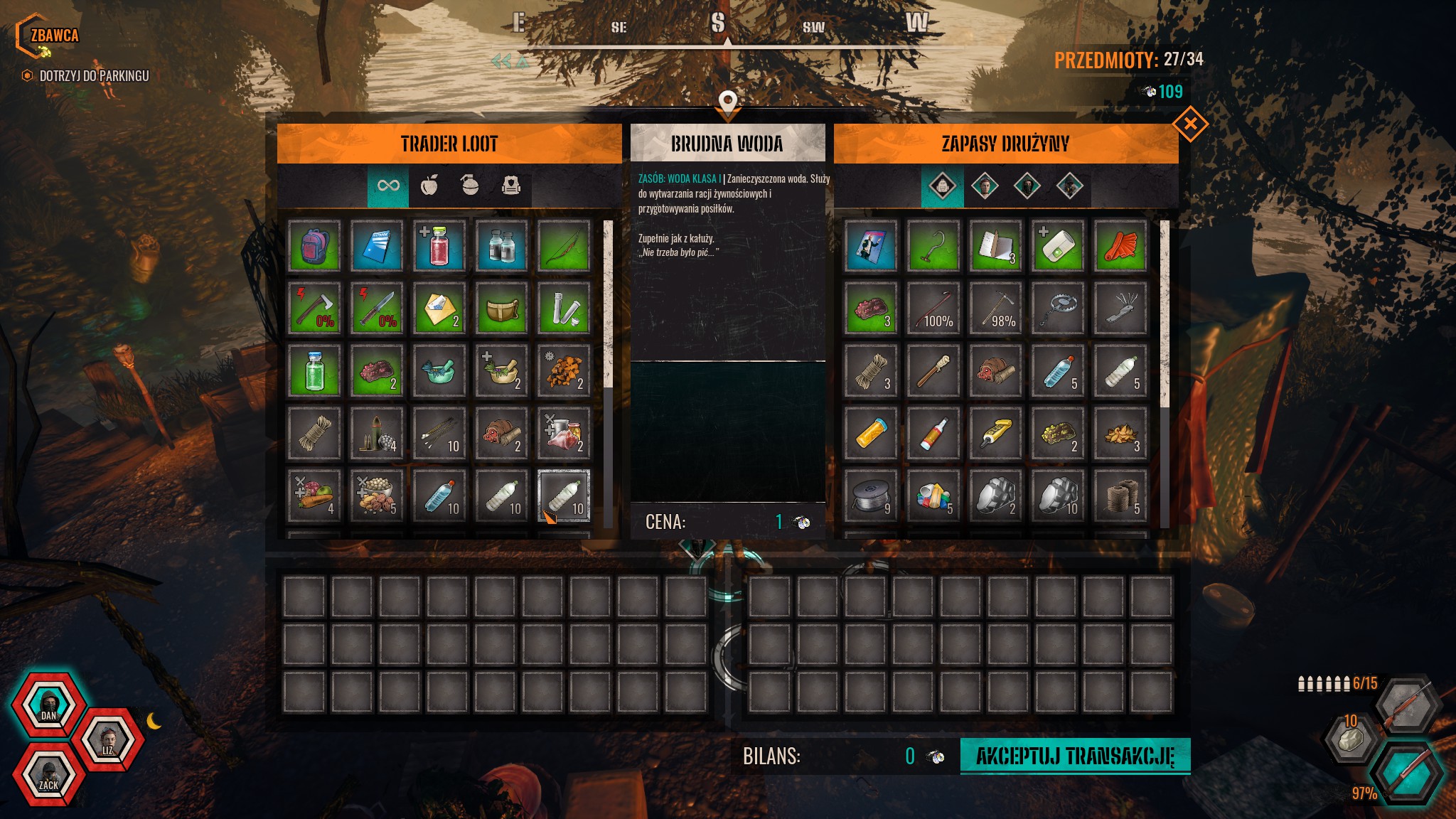
Task: Open the team backpack supplies tab
Action: (942, 187)
